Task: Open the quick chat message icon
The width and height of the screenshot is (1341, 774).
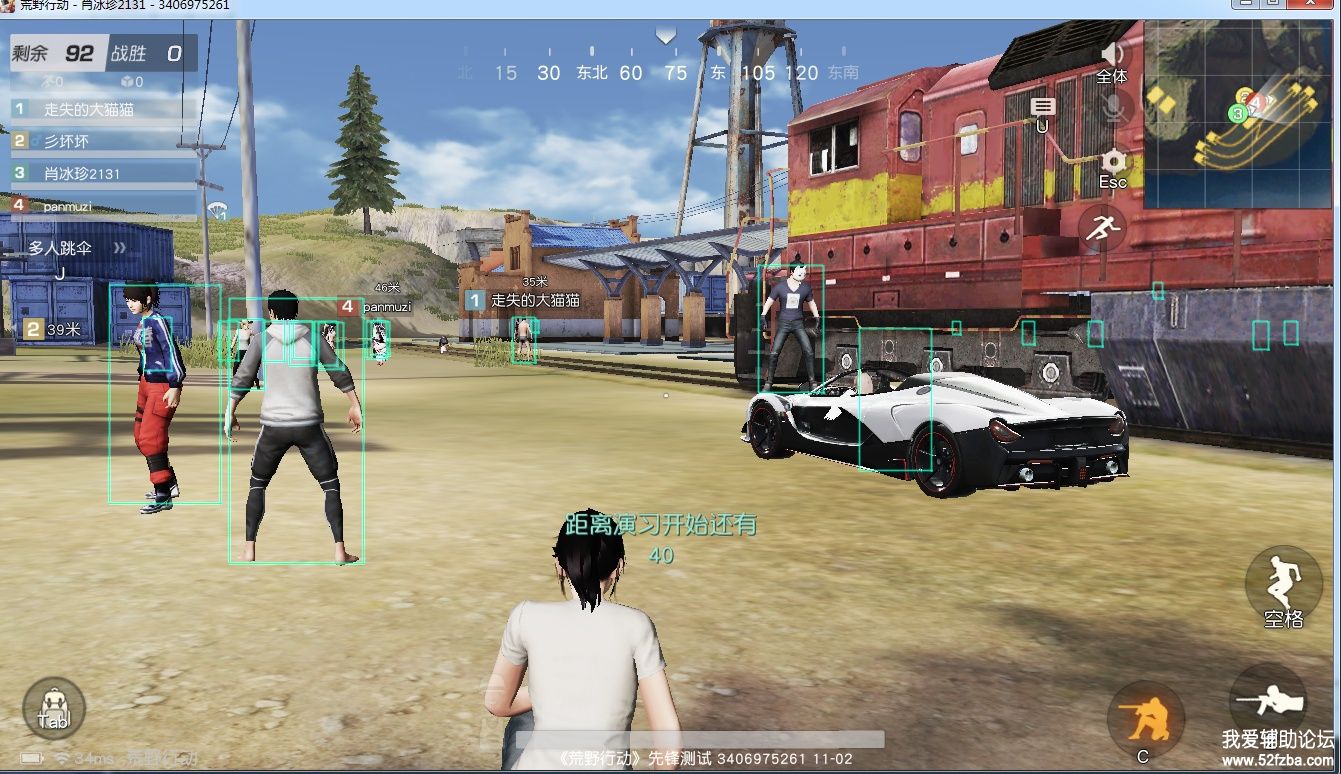Action: coord(1043,108)
